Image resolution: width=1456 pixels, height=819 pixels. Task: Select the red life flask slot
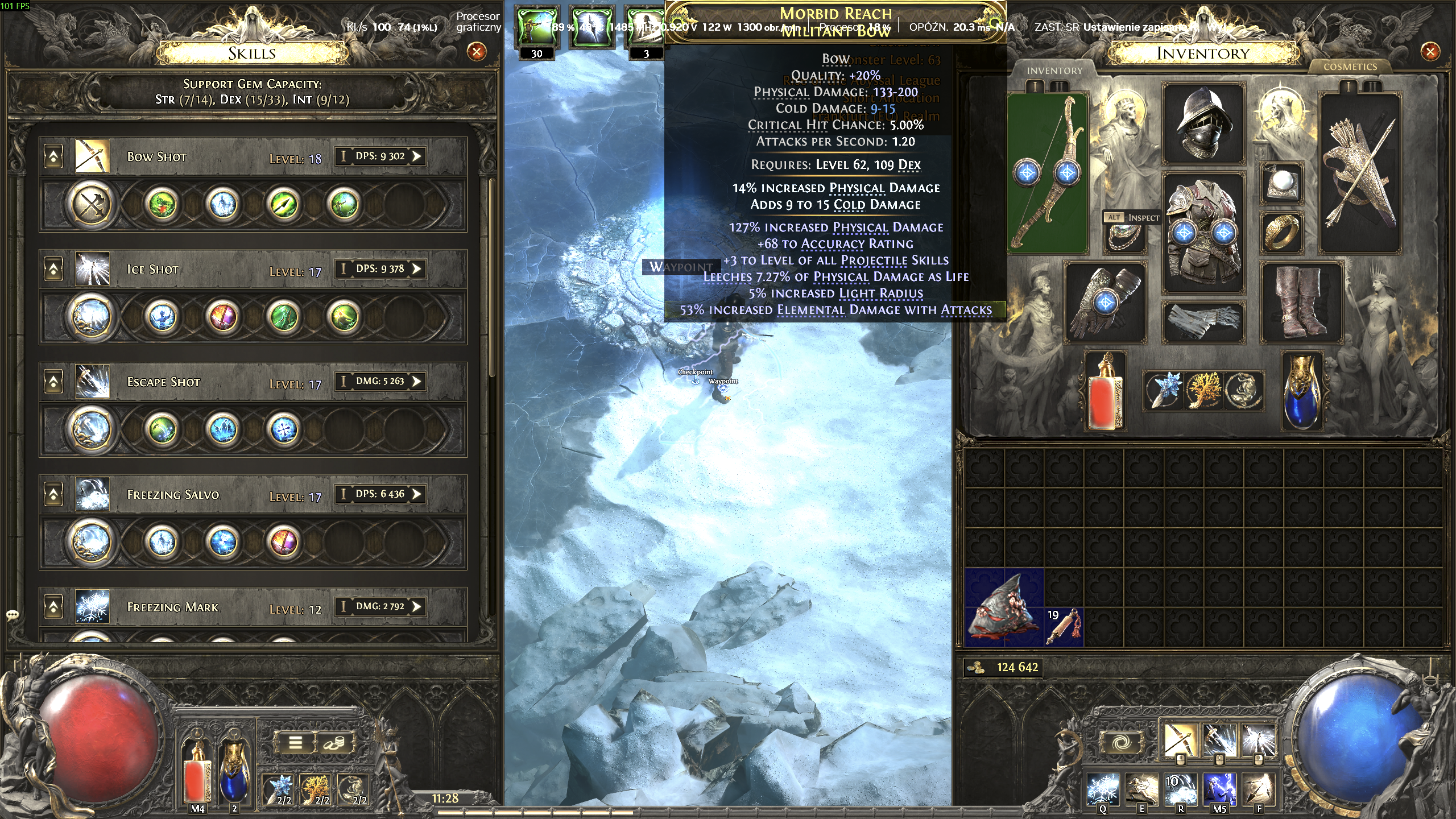1106,392
